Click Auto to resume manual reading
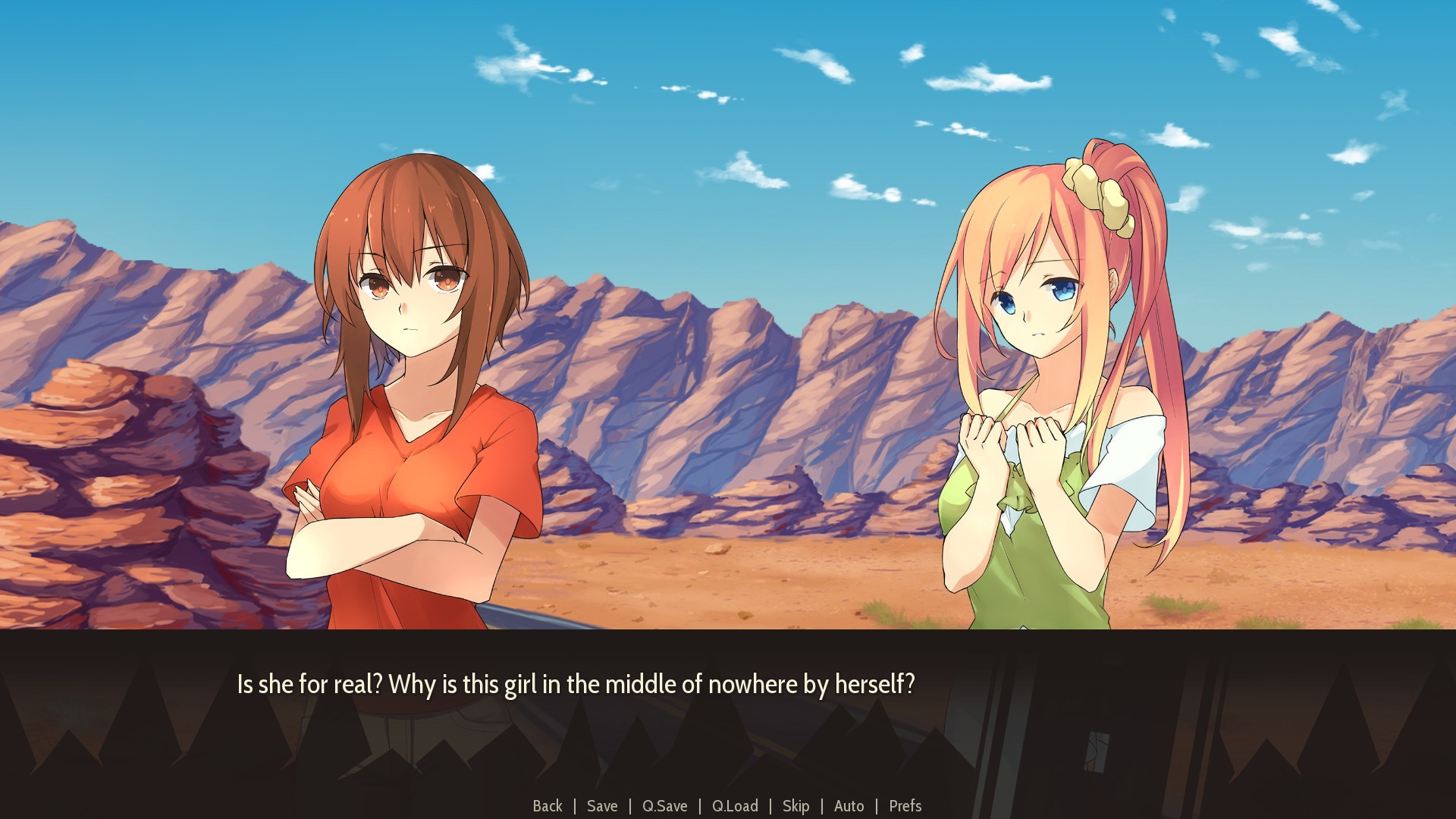This screenshot has width=1456, height=819. (x=849, y=806)
